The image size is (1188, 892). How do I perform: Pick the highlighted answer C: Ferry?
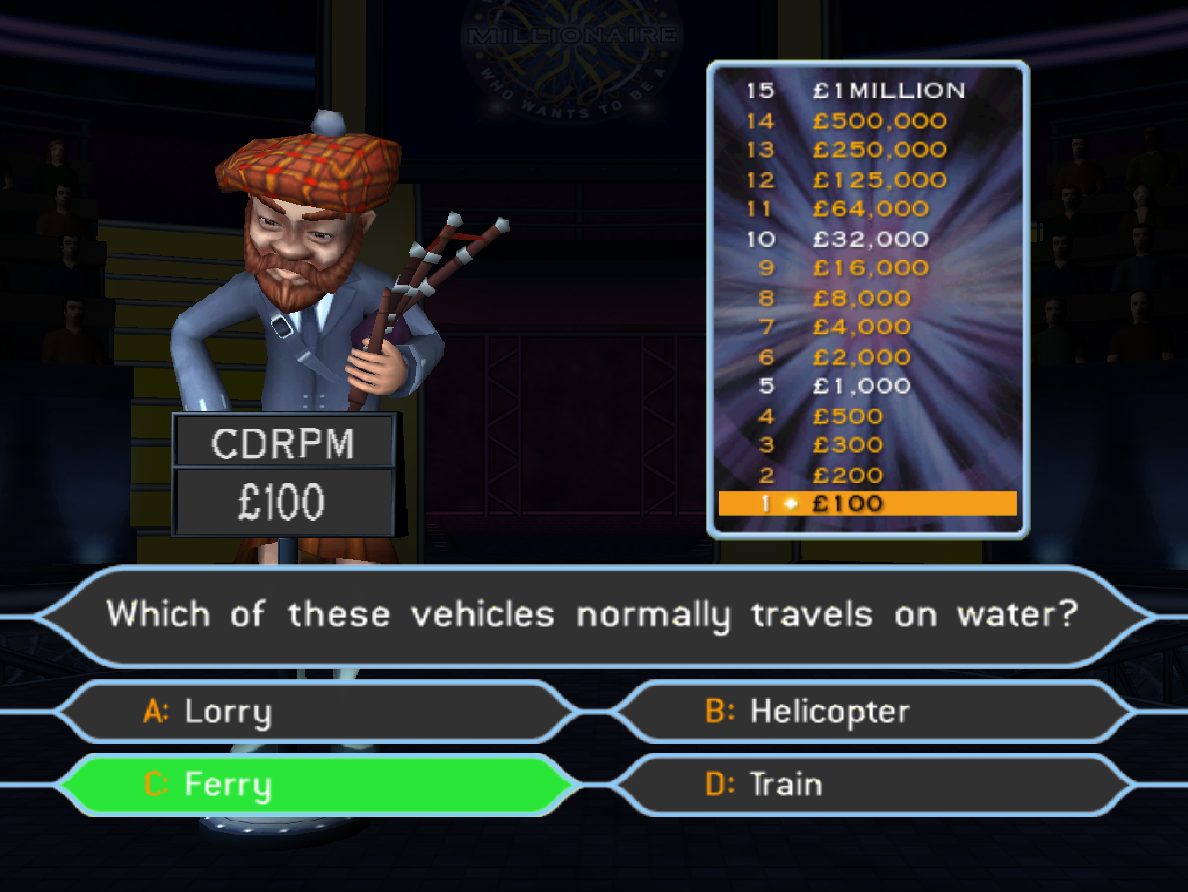(x=310, y=784)
